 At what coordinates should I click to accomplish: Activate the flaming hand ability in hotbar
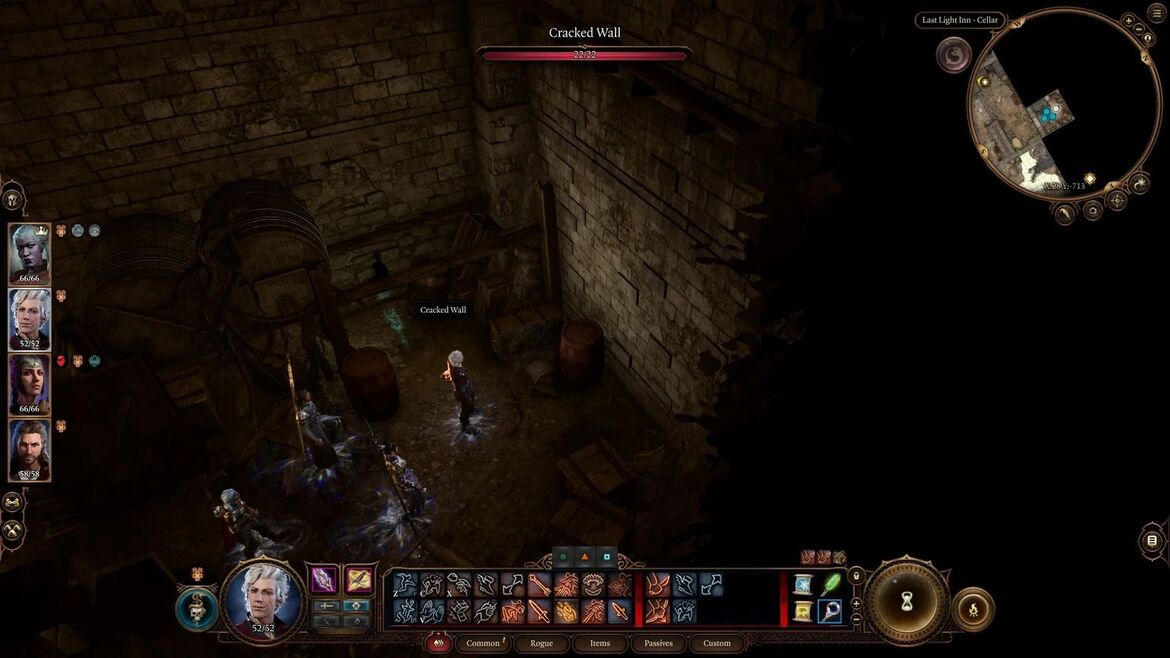pos(567,611)
